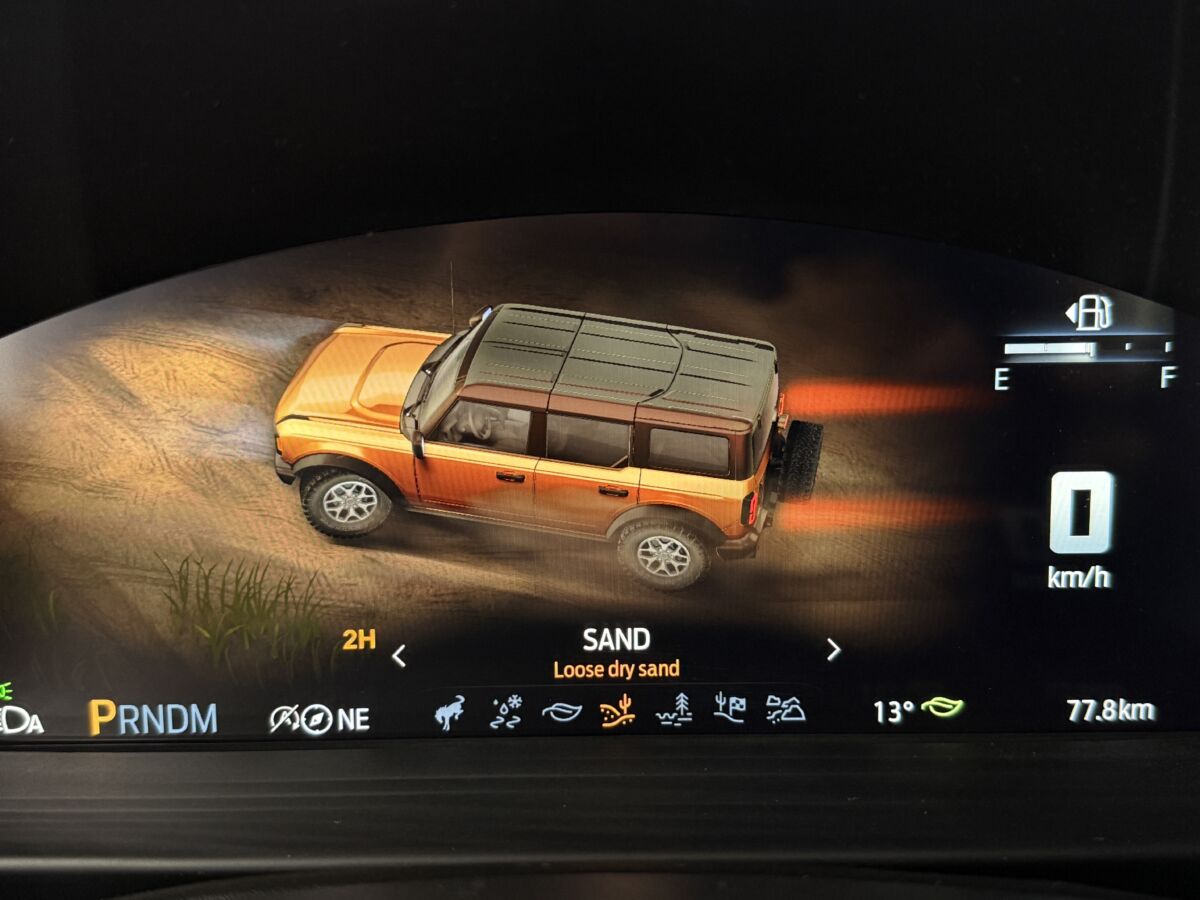
Task: Switch to the Eco leaf drive mode
Action: [562, 712]
